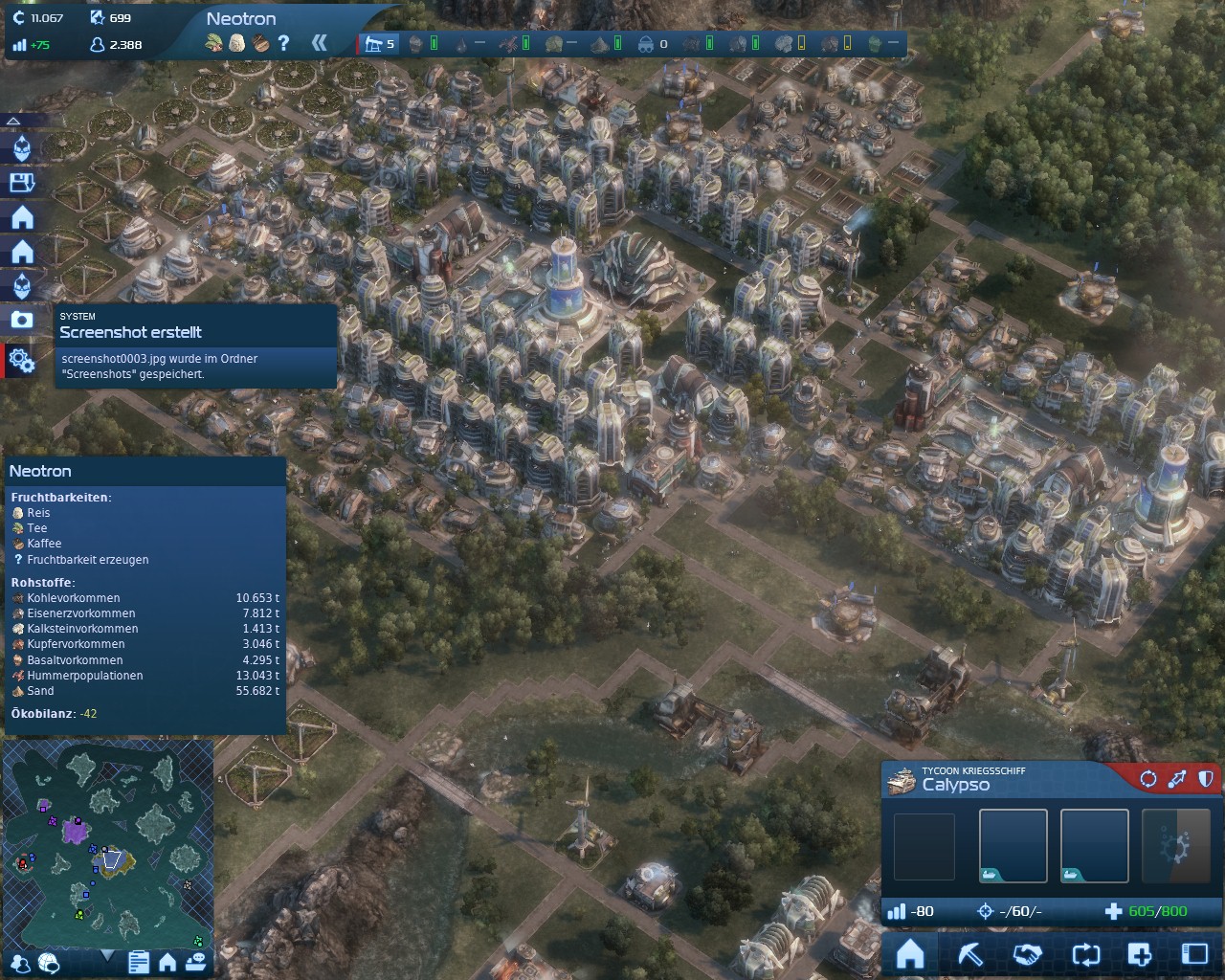Open the player list below the minimap
The image size is (1225, 980).
pos(20,962)
